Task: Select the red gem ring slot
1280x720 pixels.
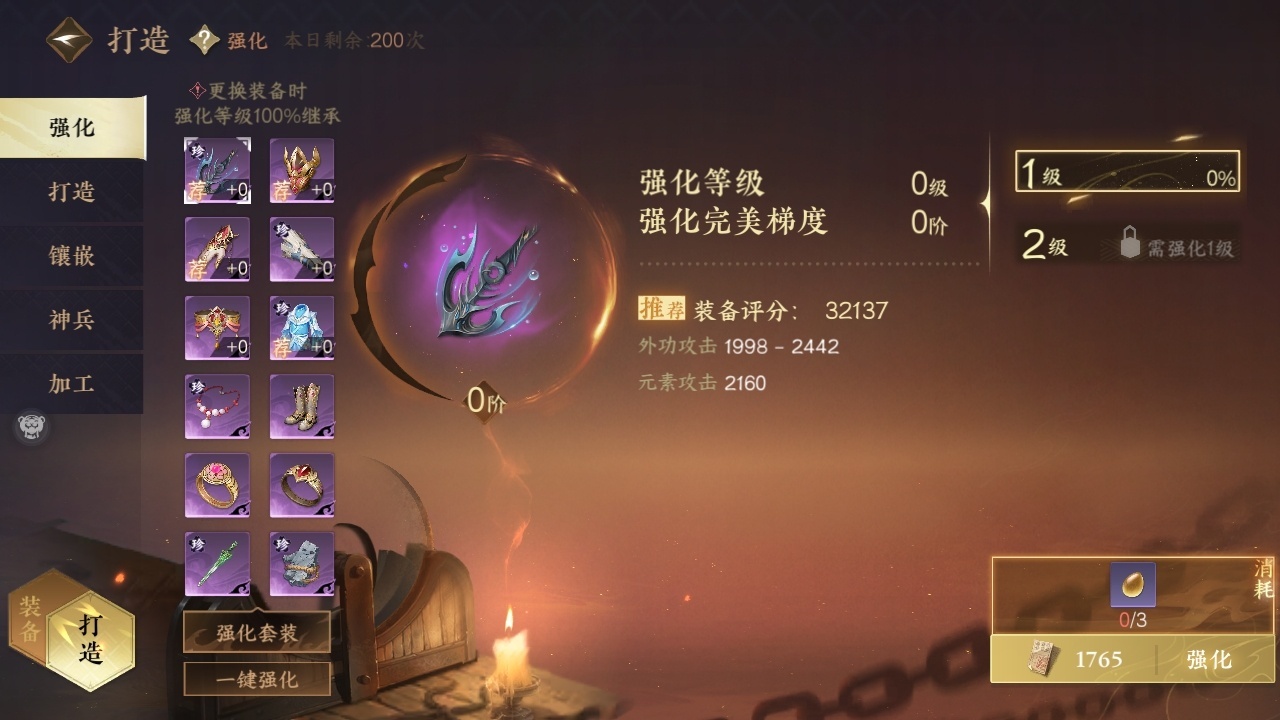Action: coord(302,485)
